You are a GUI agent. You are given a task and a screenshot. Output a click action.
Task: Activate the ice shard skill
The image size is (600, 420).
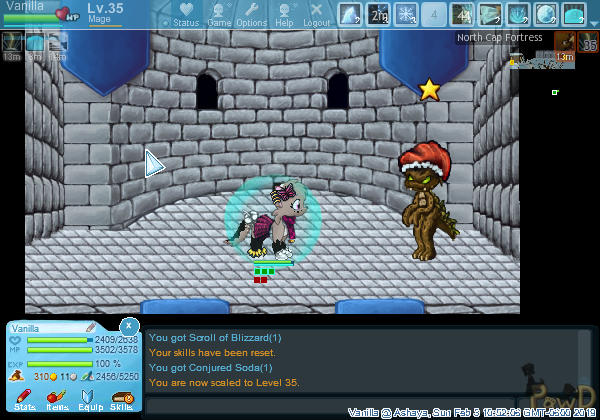pyautogui.click(x=349, y=15)
